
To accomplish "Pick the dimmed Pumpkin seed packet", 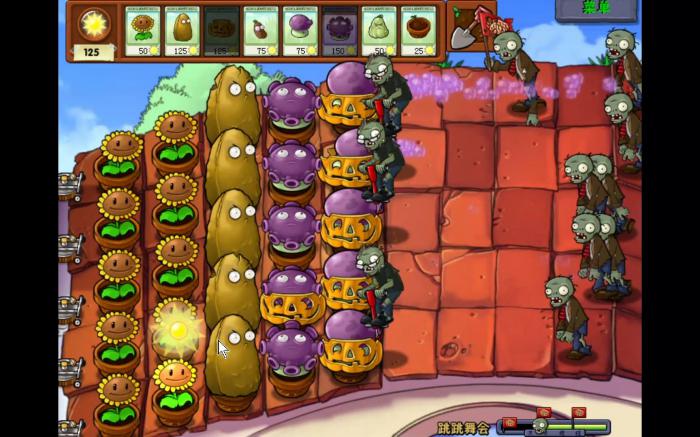I will [220, 32].
